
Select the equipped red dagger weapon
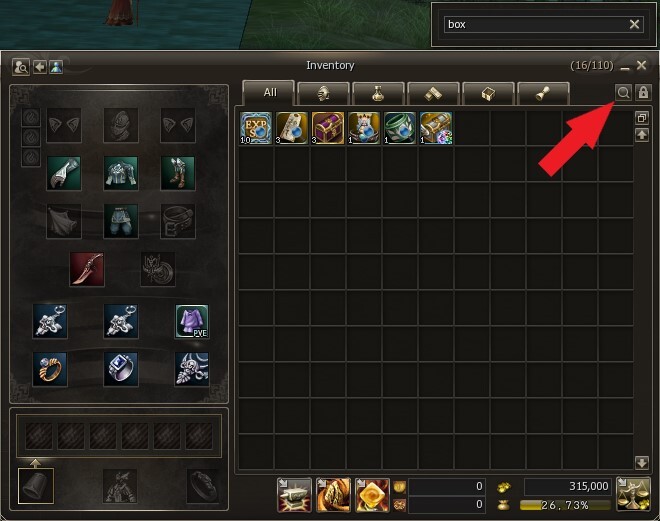point(86,269)
